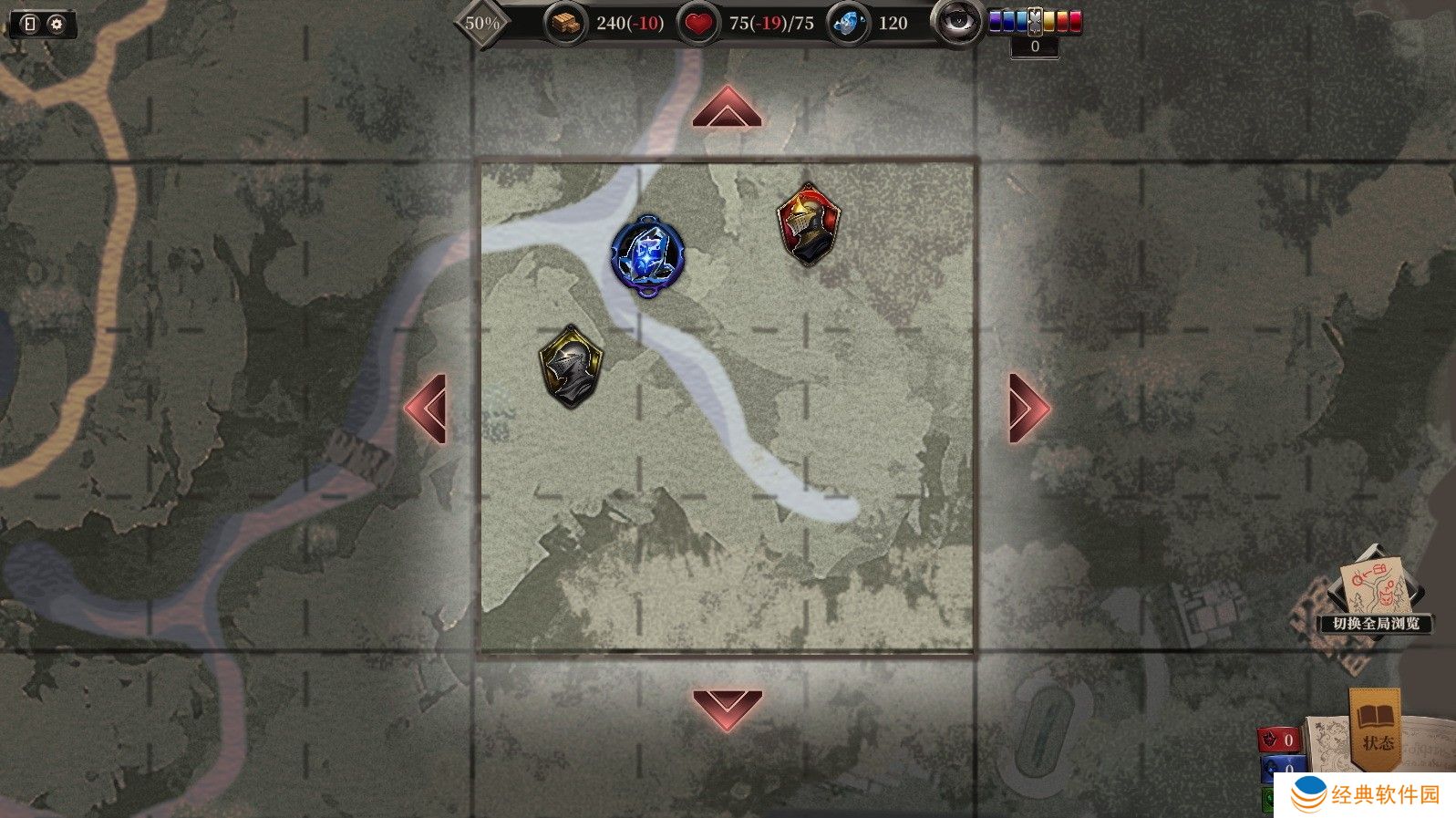
Task: Shift the map view right with the arrow
Action: 1028,408
